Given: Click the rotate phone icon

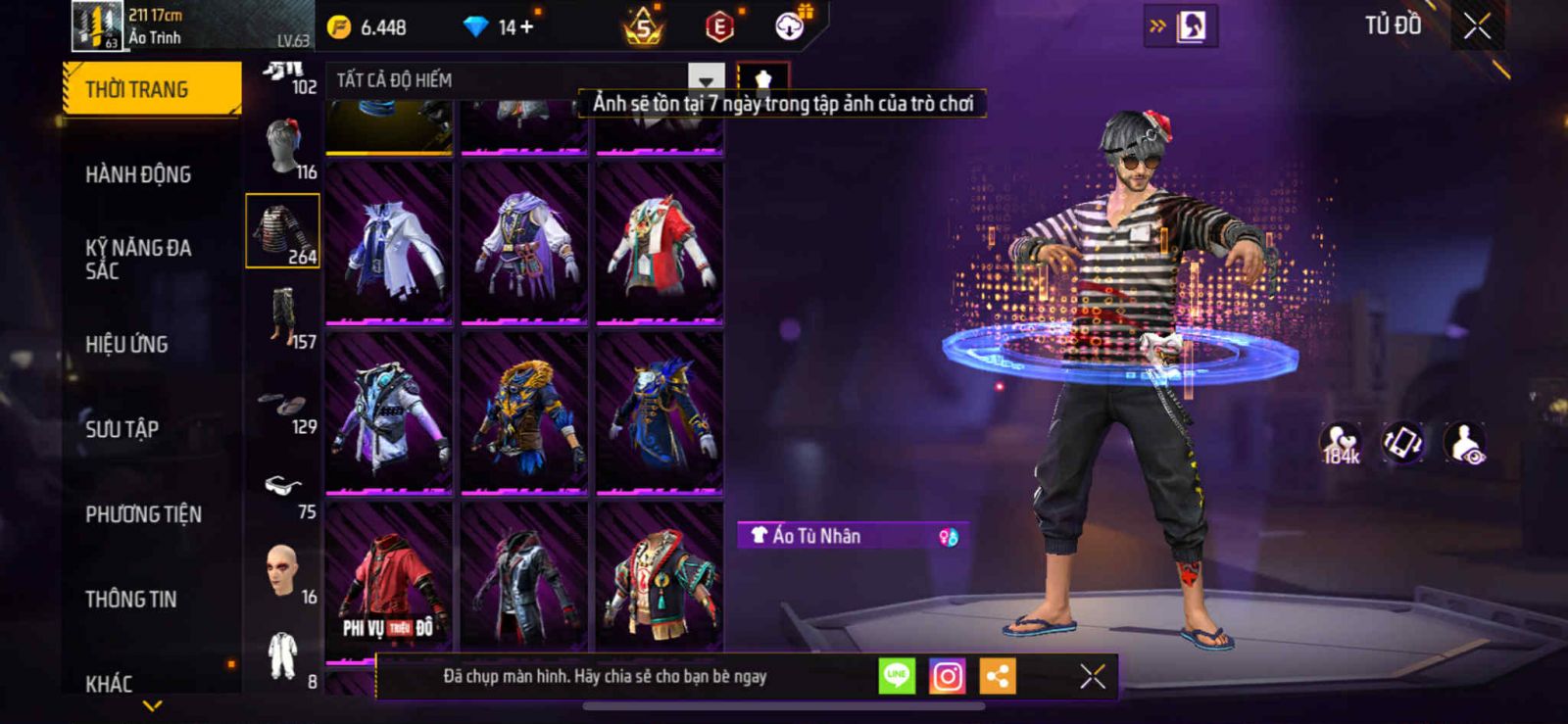Looking at the screenshot, I should tap(1402, 443).
